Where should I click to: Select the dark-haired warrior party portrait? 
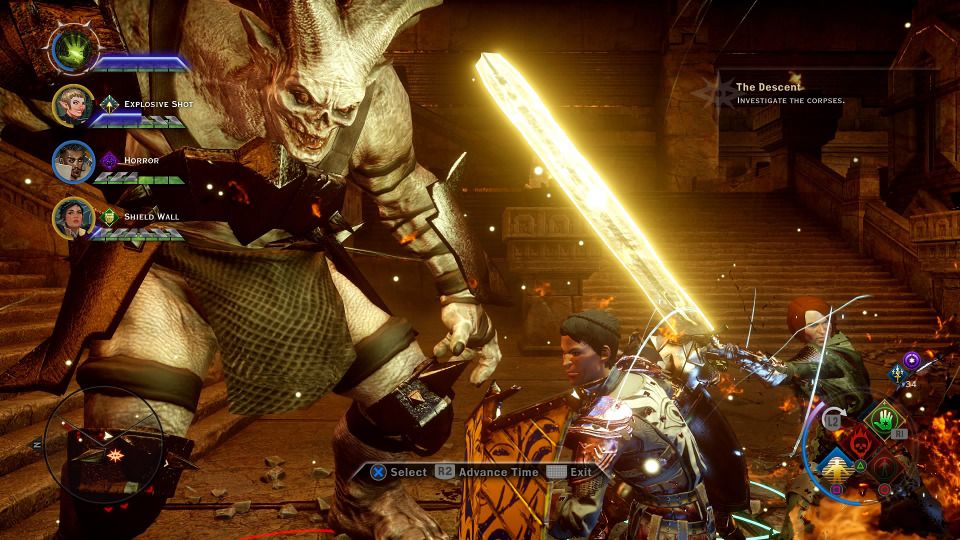[73, 217]
